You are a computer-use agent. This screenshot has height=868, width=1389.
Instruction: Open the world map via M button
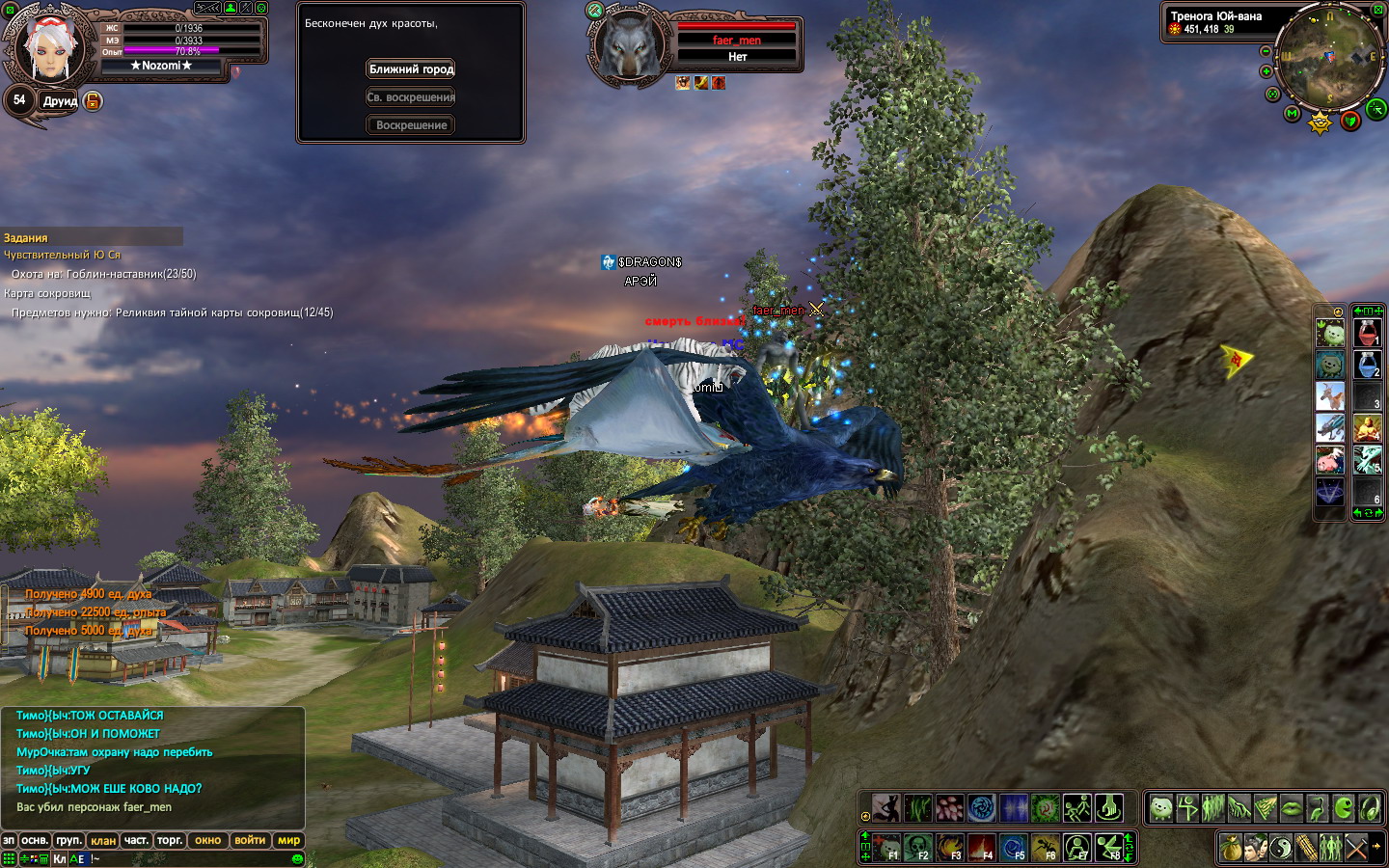pyautogui.click(x=1293, y=113)
